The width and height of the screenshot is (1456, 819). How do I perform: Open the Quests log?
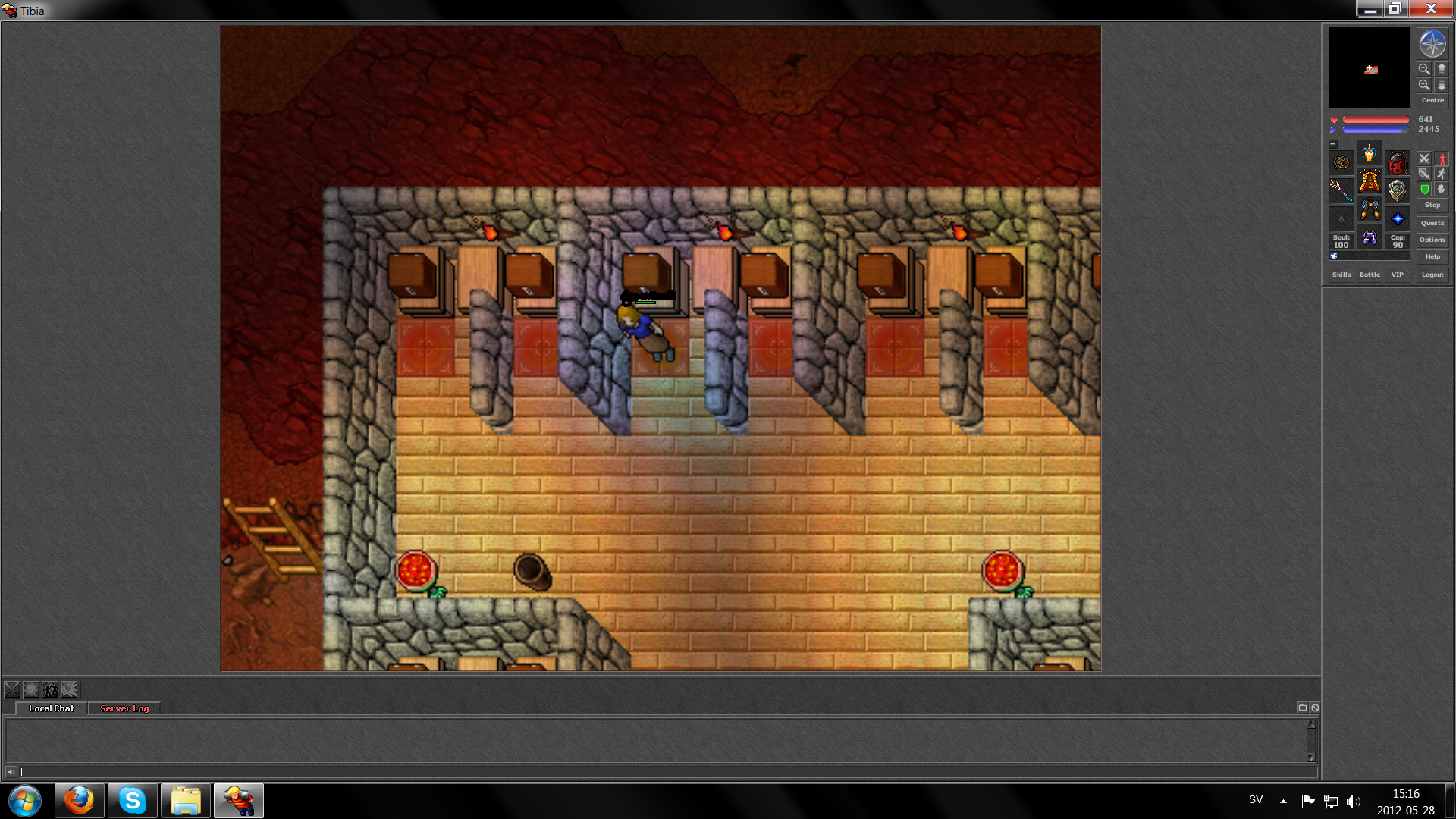(1432, 223)
